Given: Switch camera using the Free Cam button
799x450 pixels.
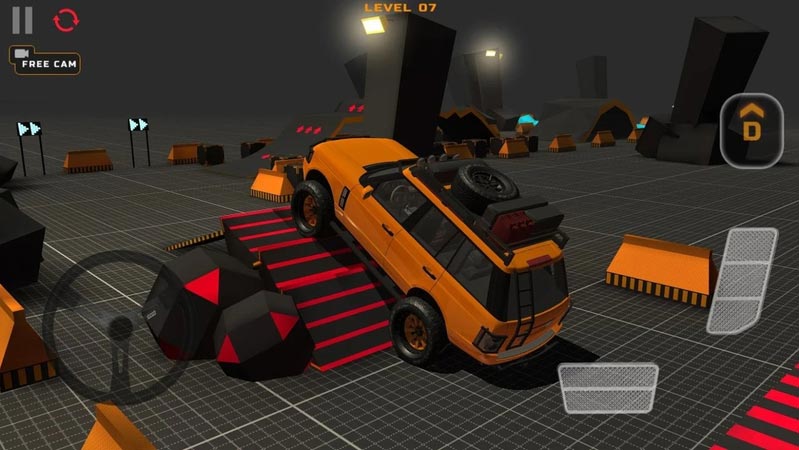Looking at the screenshot, I should click(45, 61).
